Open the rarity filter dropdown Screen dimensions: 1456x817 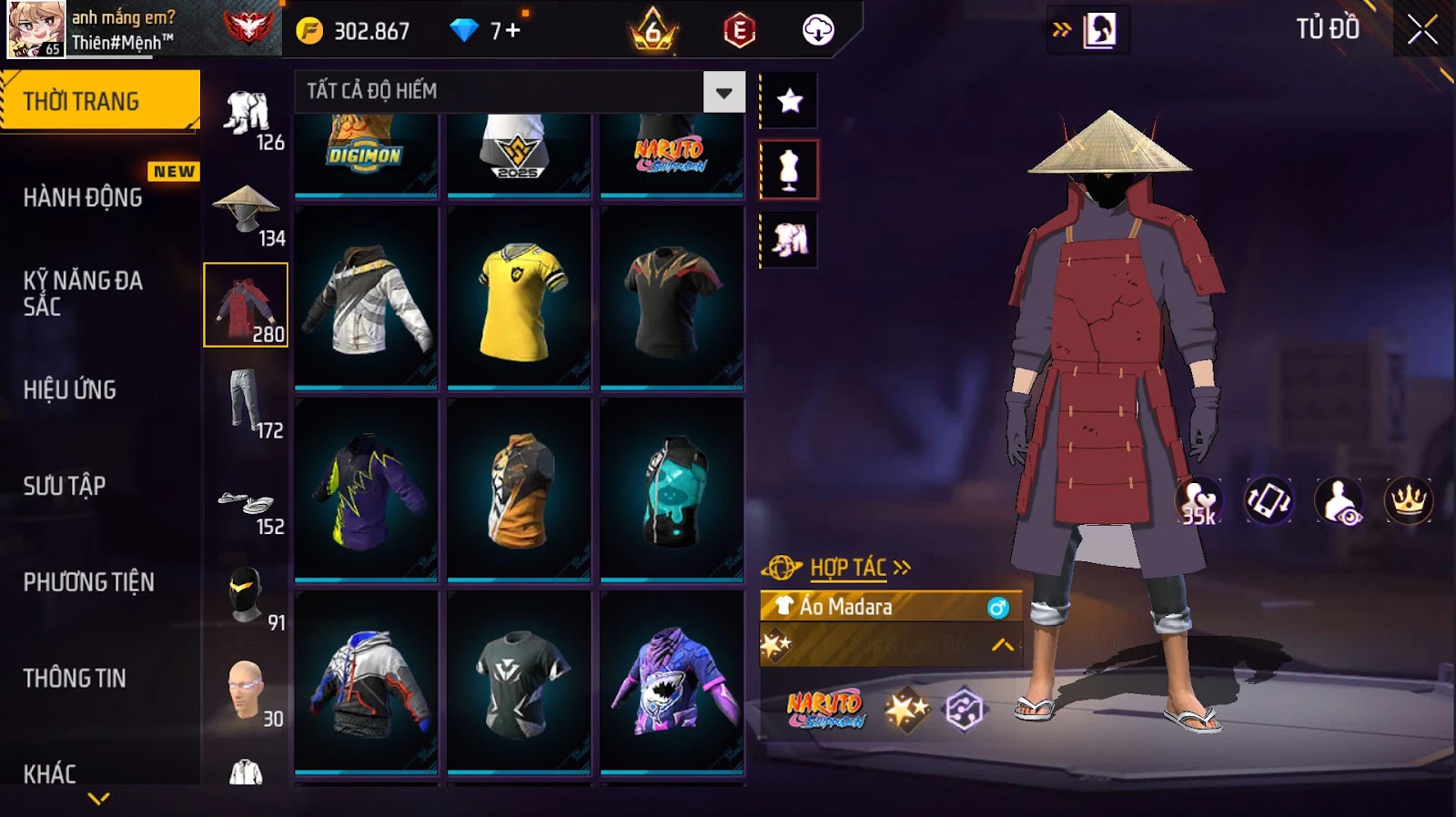(723, 92)
